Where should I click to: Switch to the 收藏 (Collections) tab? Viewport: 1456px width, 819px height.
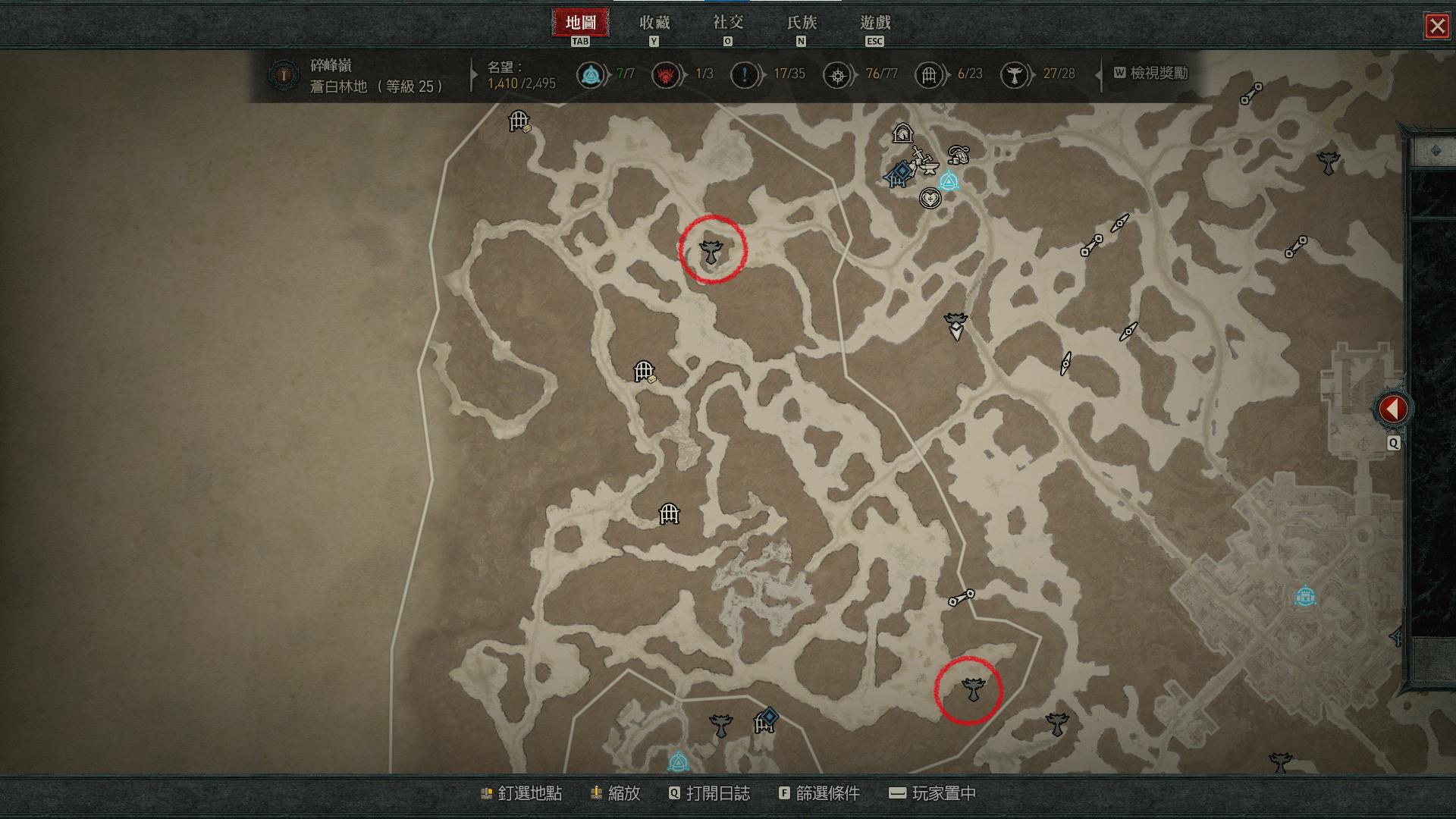click(x=654, y=24)
